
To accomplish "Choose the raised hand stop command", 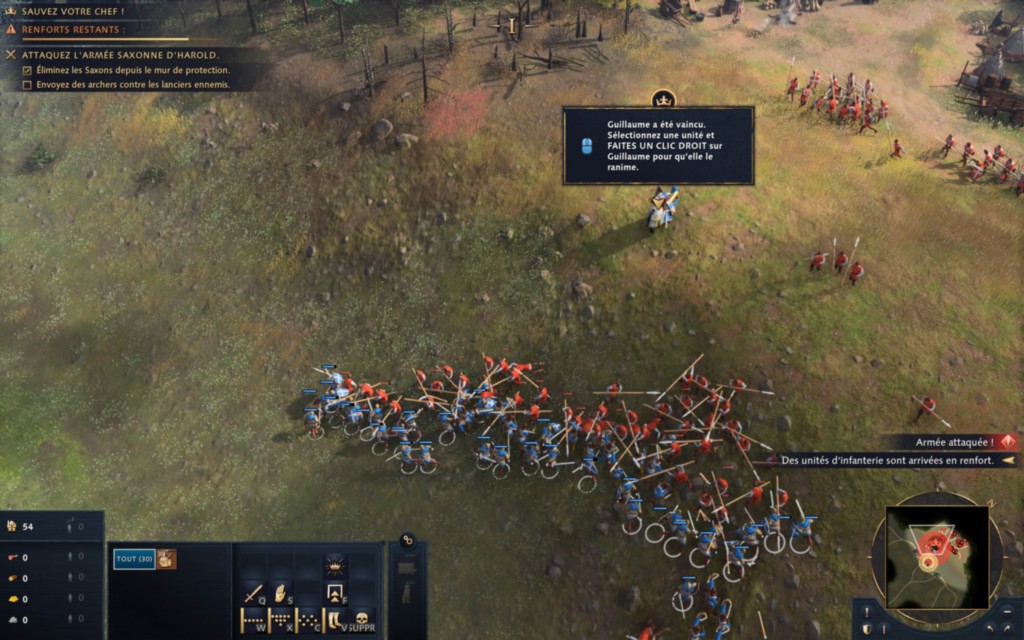I will click(280, 593).
